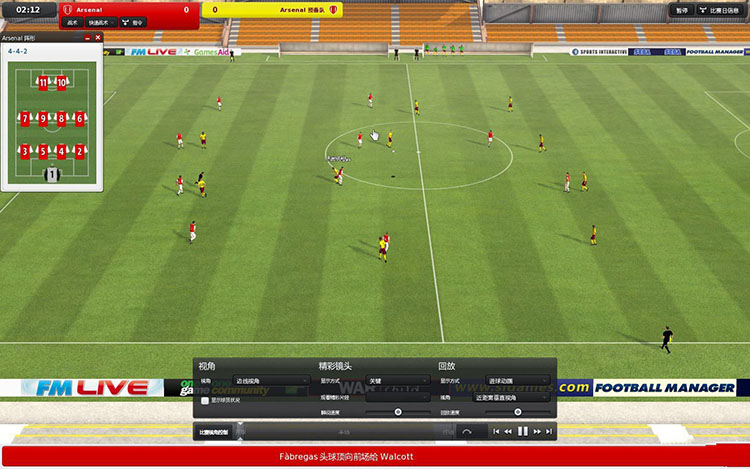Open the 比赛日信息 match day info menu

pos(721,10)
